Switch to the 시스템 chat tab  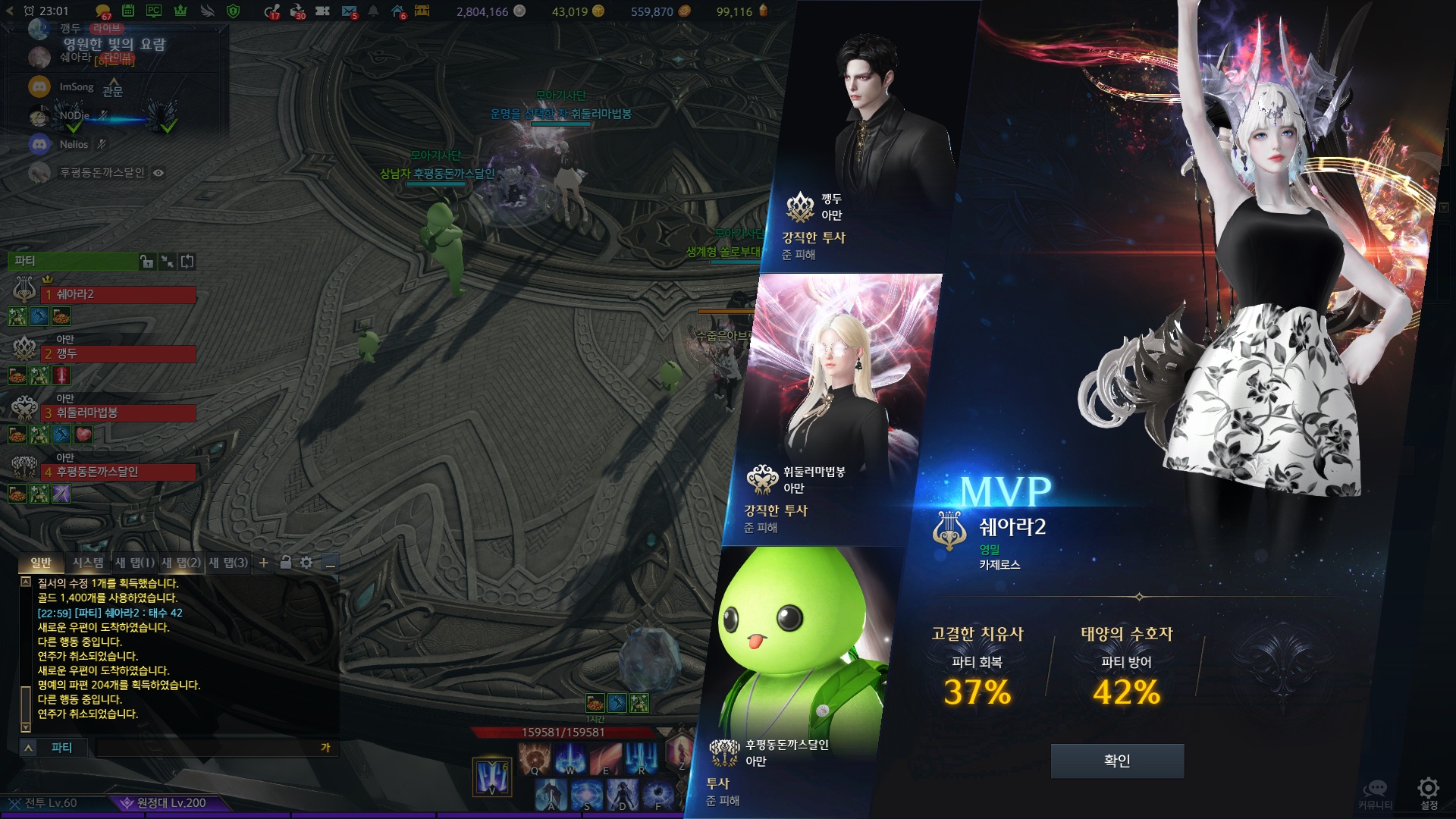pos(88,563)
